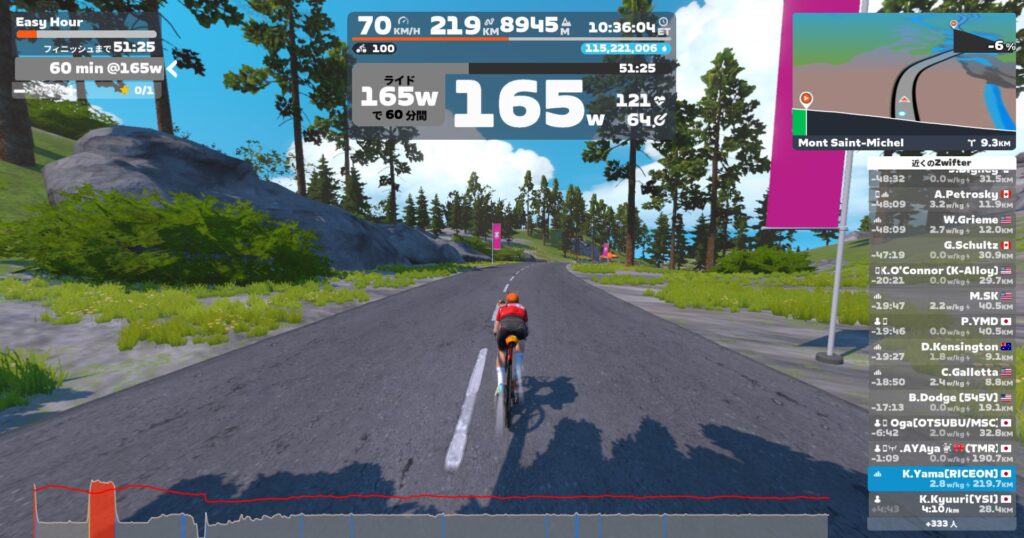Collapse the workout panel with the white arrow
The image size is (1024, 538).
pos(172,68)
